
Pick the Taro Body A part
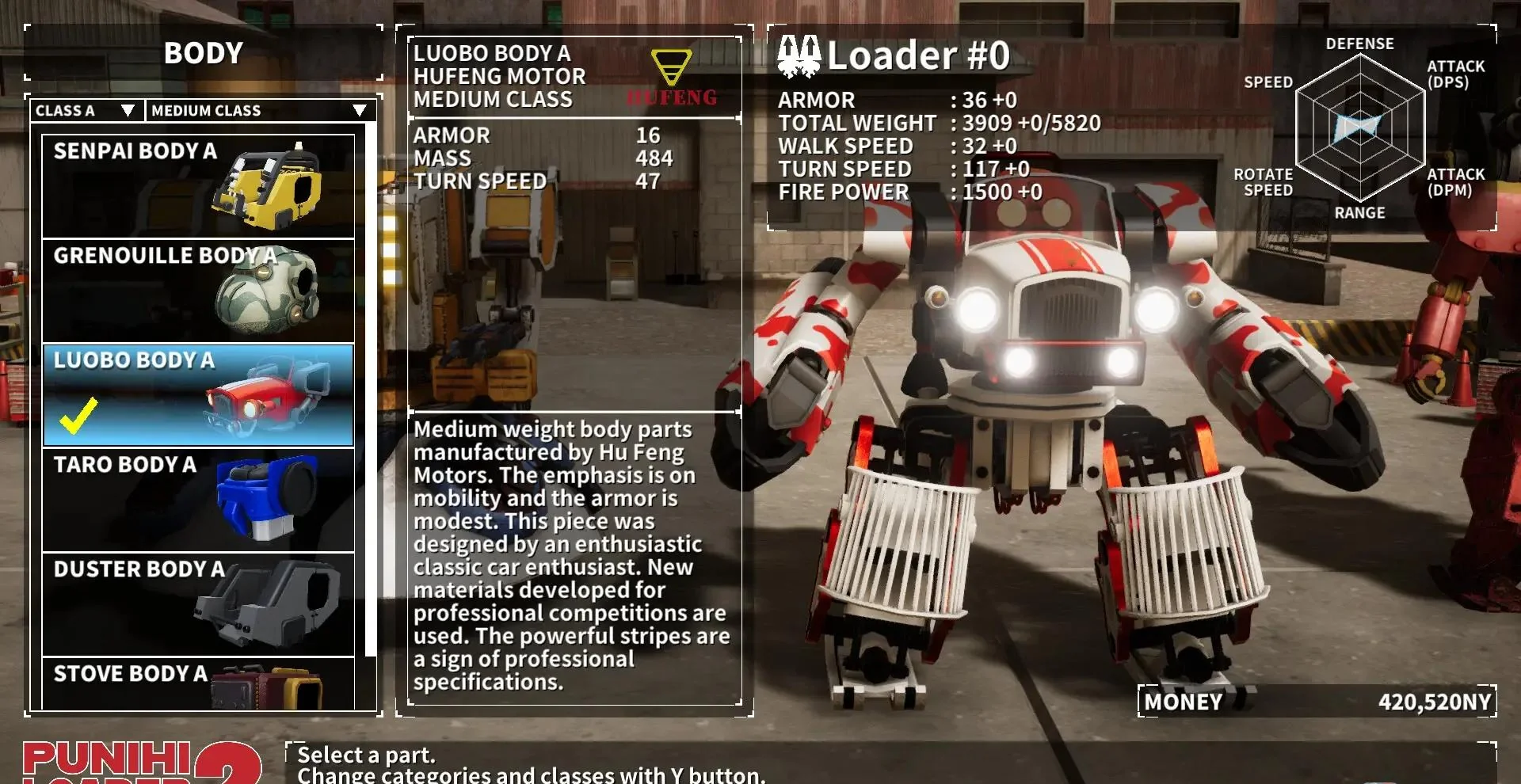coord(198,500)
